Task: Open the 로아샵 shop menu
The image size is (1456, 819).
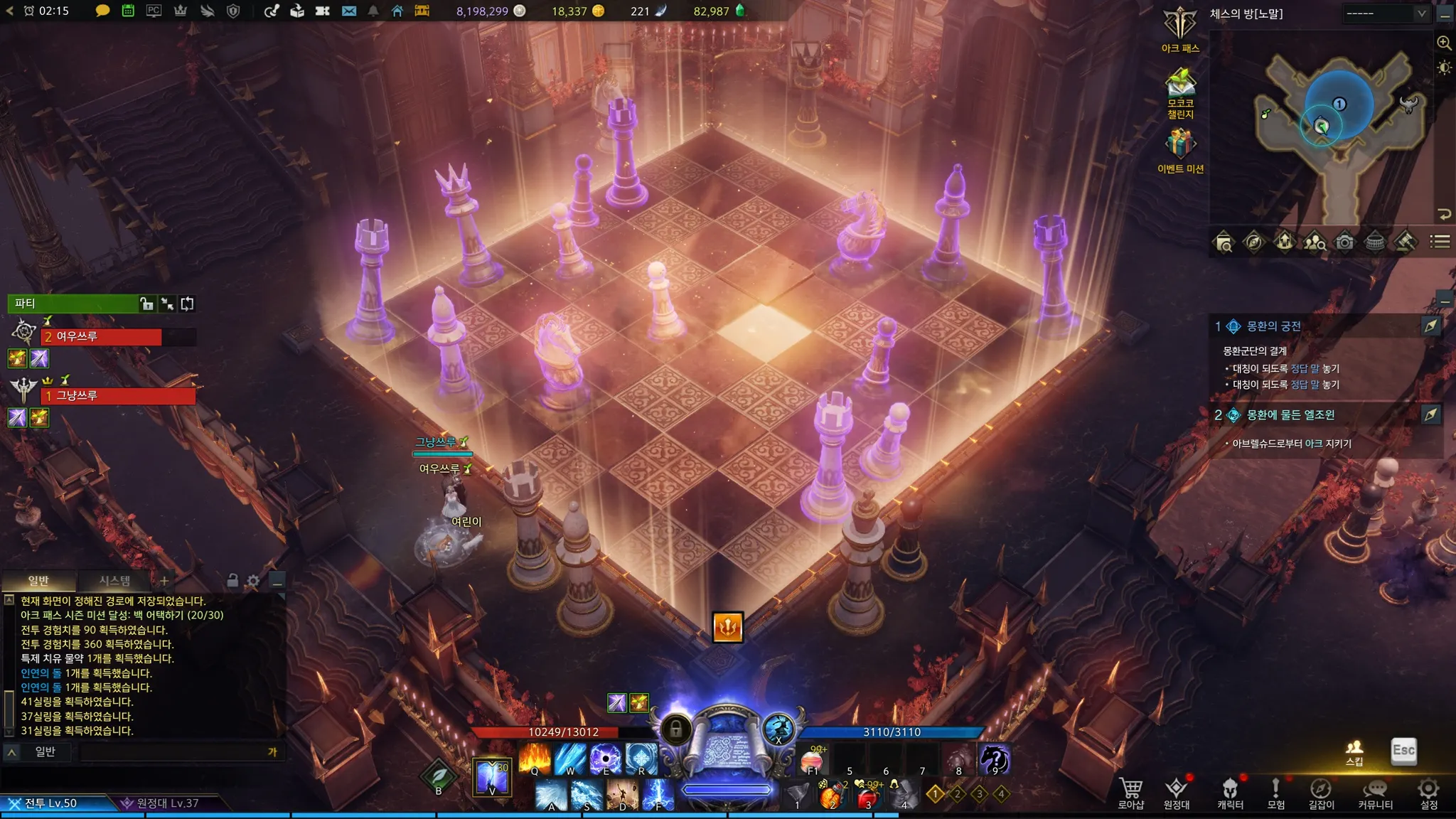Action: point(1130,792)
